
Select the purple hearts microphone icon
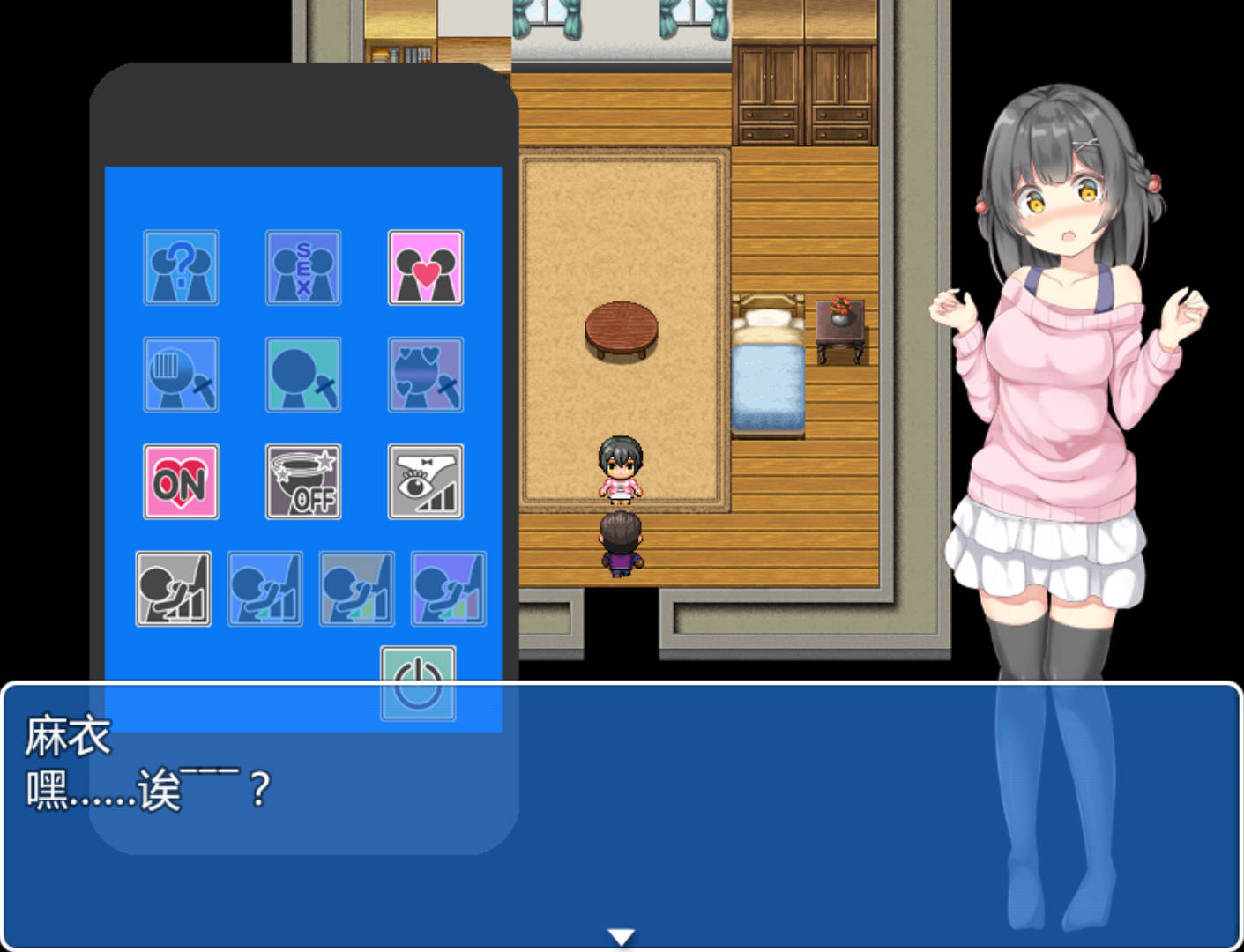426,375
